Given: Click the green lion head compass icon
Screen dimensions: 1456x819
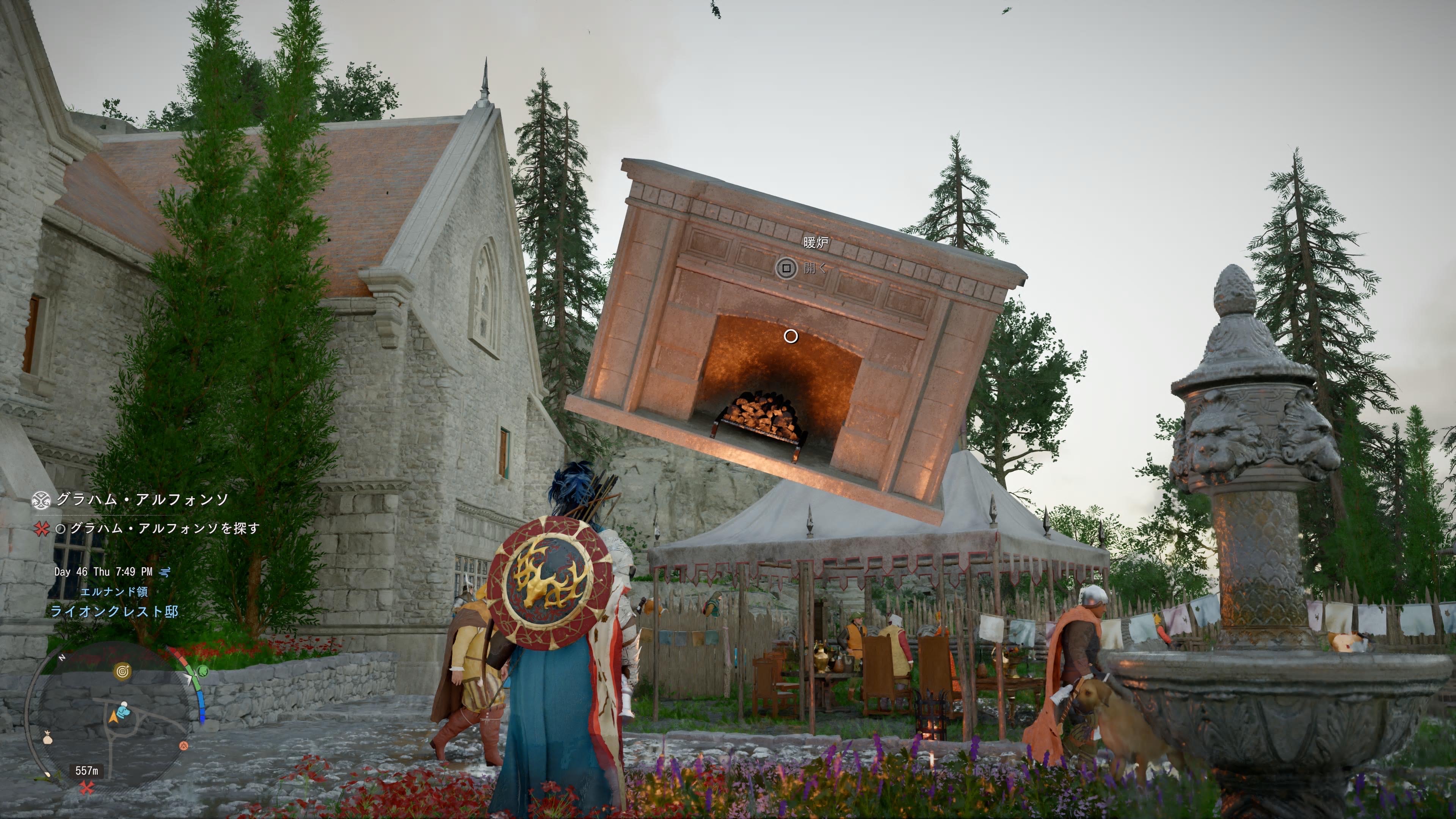Looking at the screenshot, I should (x=202, y=672).
